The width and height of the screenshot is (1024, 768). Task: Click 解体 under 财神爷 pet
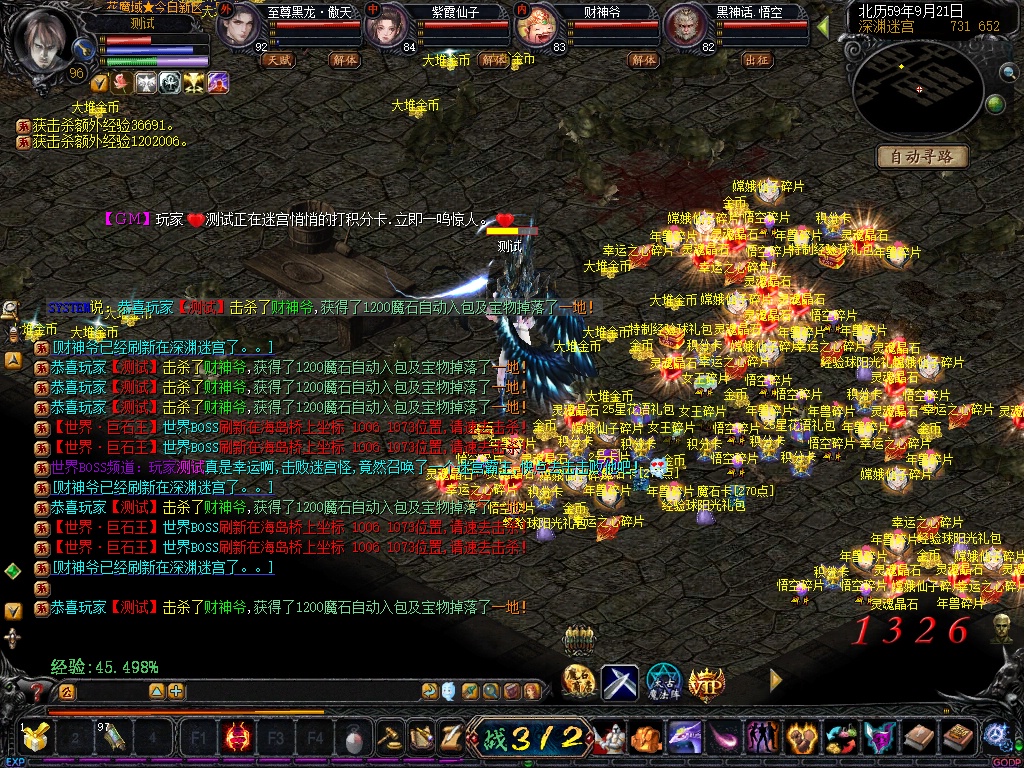click(644, 60)
